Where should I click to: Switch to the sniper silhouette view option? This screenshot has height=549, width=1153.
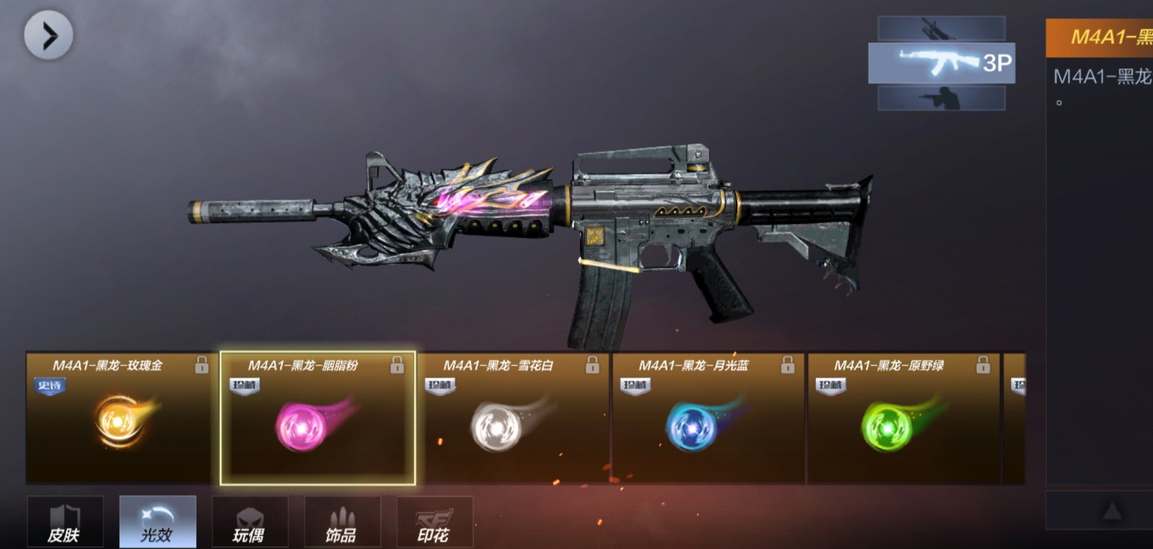(941, 28)
